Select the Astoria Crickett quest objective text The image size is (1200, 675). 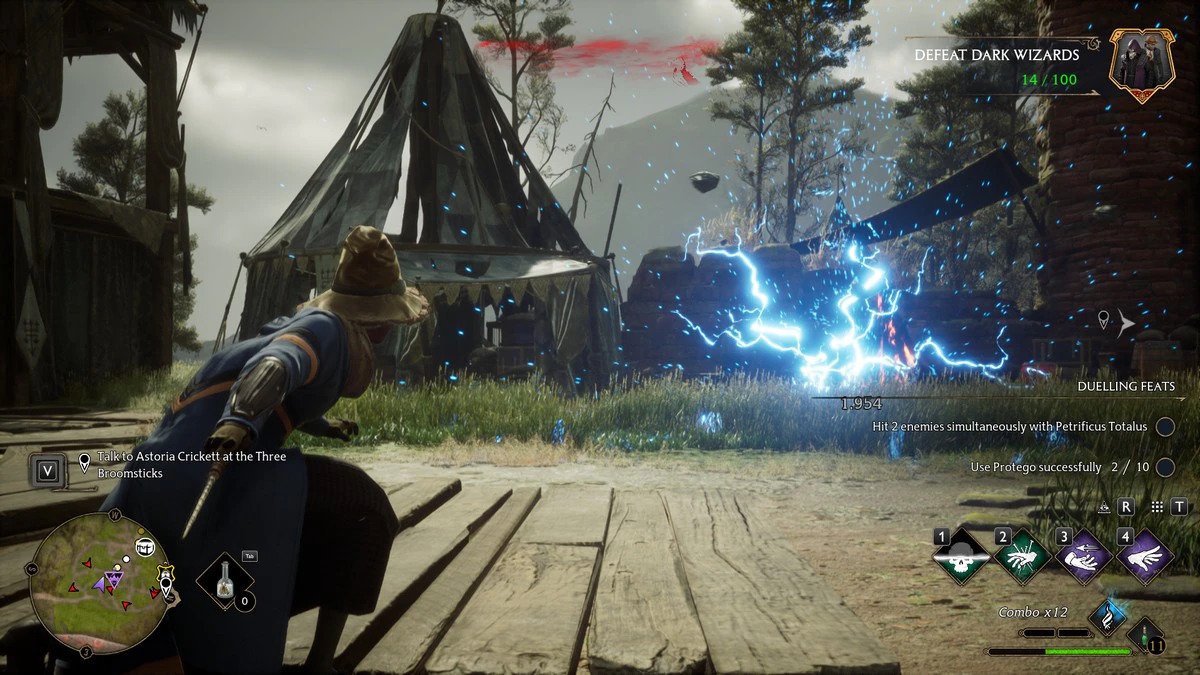coord(190,464)
